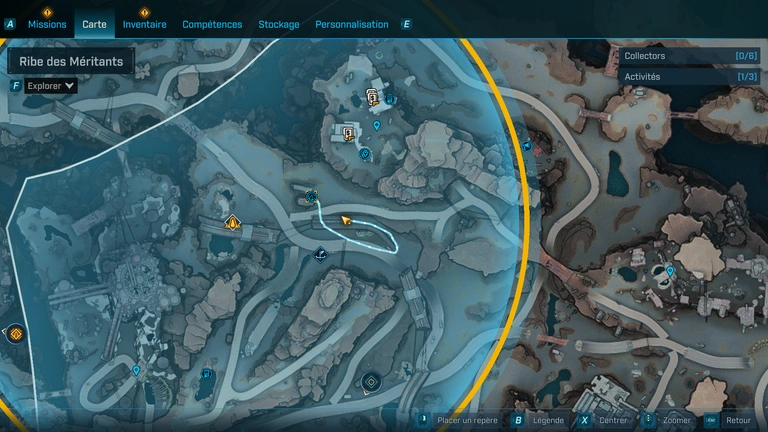
Task: Select the Stockage tab
Action: [278, 24]
